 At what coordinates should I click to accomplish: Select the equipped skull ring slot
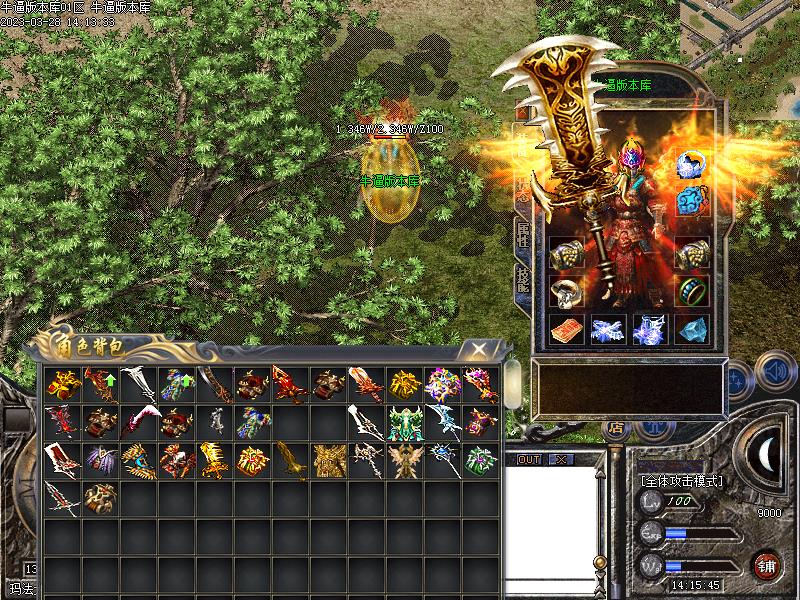566,291
